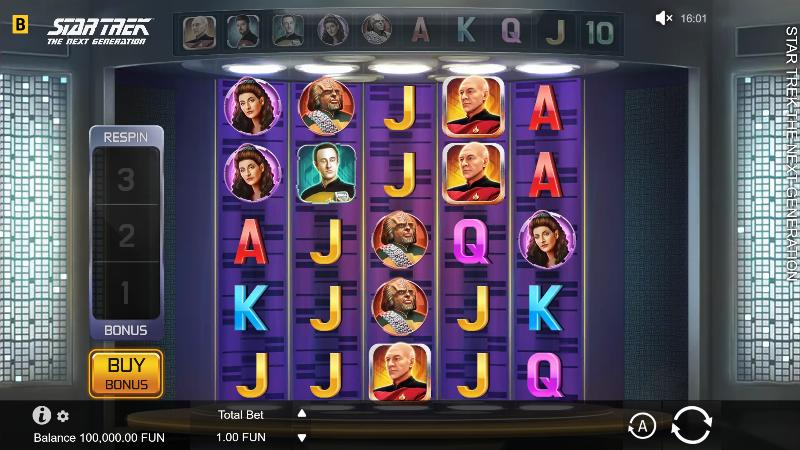Increase the total bet amount
The height and width of the screenshot is (450, 800).
302,413
